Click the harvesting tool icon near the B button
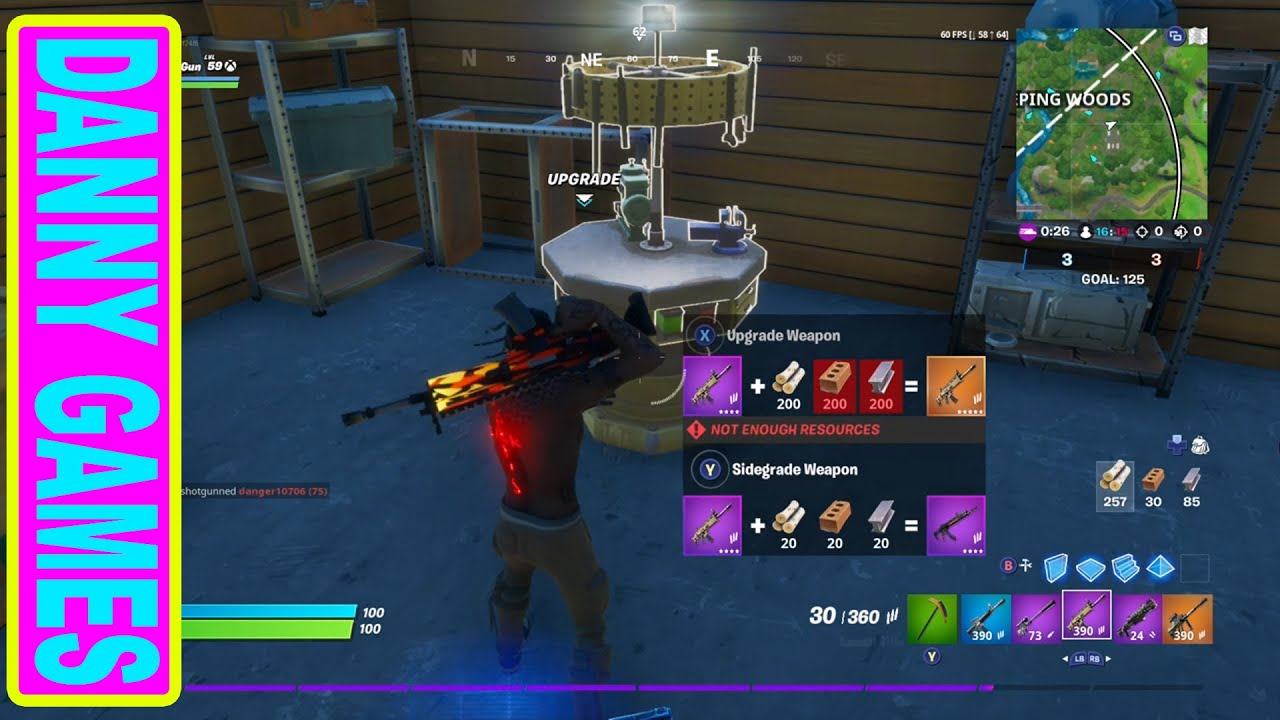 (1026, 566)
